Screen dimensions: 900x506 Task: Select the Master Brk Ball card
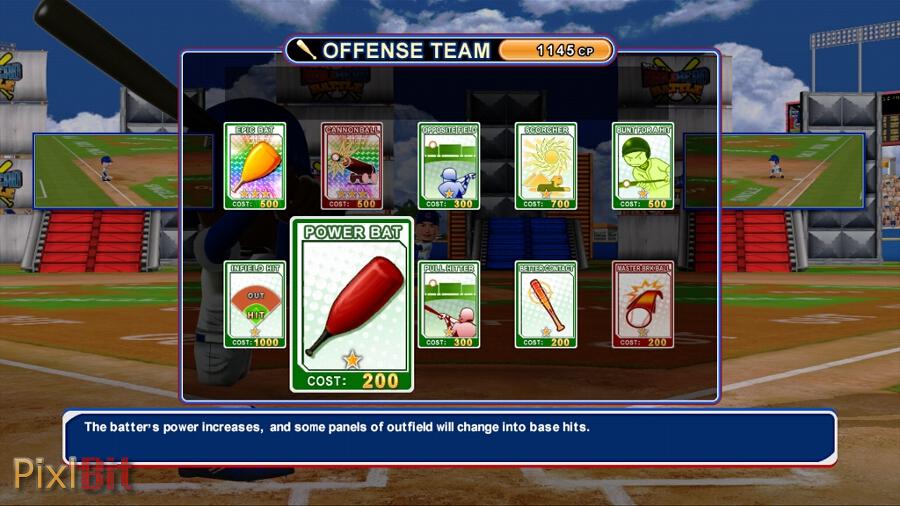[642, 304]
